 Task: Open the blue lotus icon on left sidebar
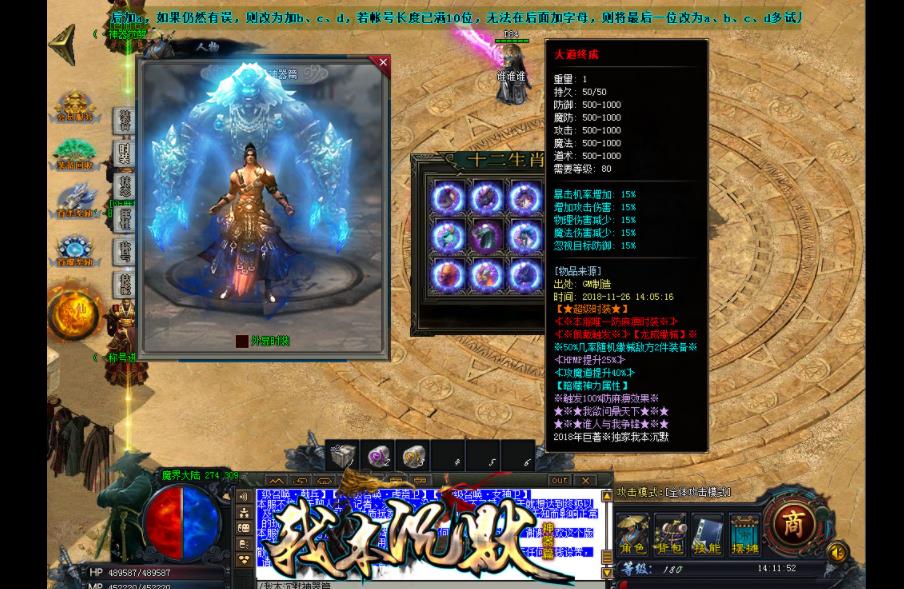pyautogui.click(x=74, y=247)
